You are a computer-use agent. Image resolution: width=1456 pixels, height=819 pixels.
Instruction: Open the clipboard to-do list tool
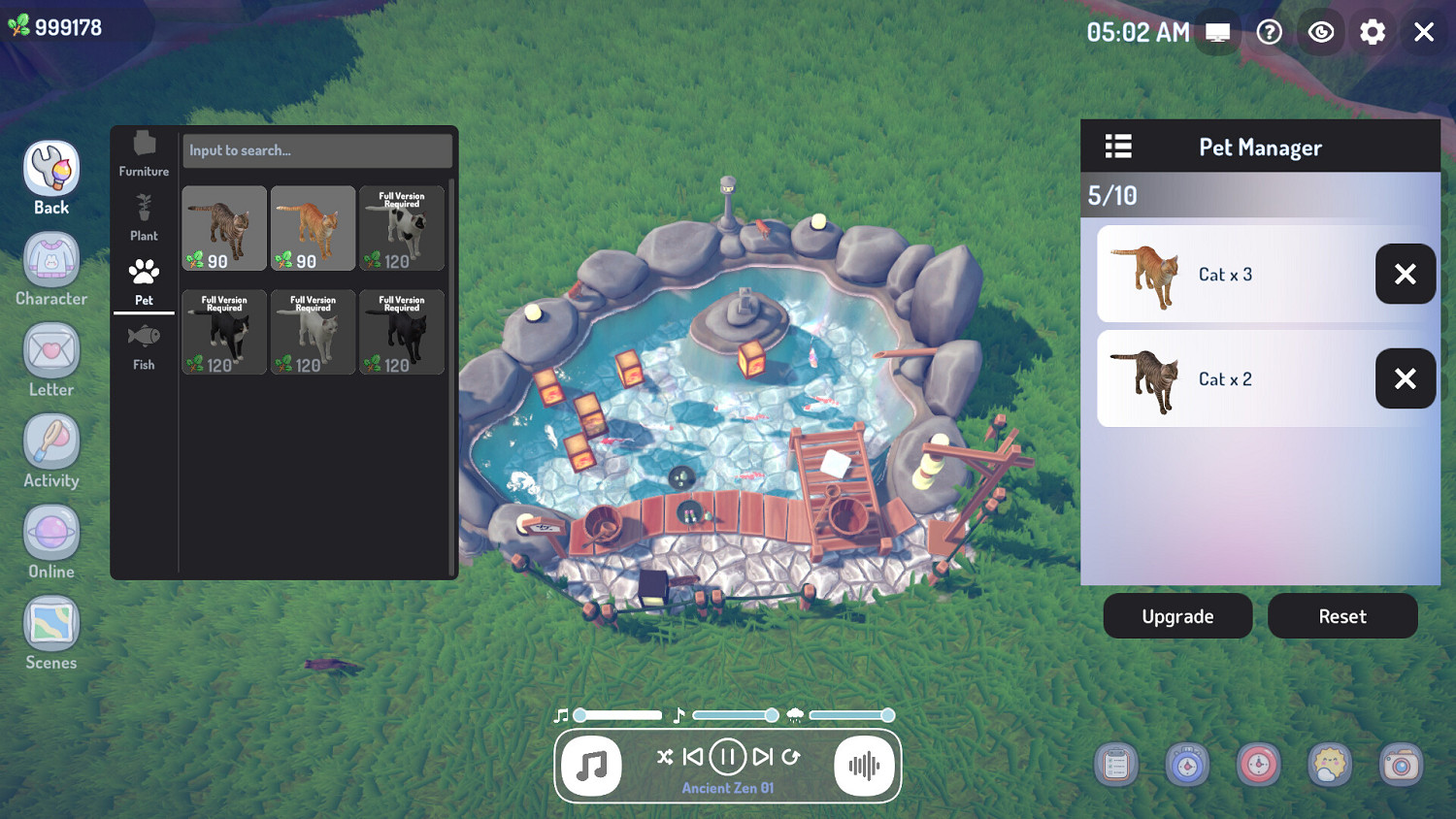[1115, 765]
